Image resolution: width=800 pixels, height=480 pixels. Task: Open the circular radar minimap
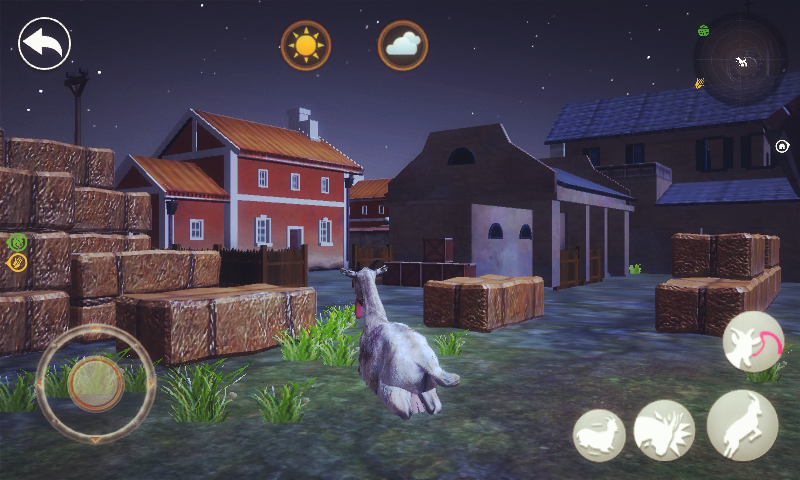(x=741, y=61)
